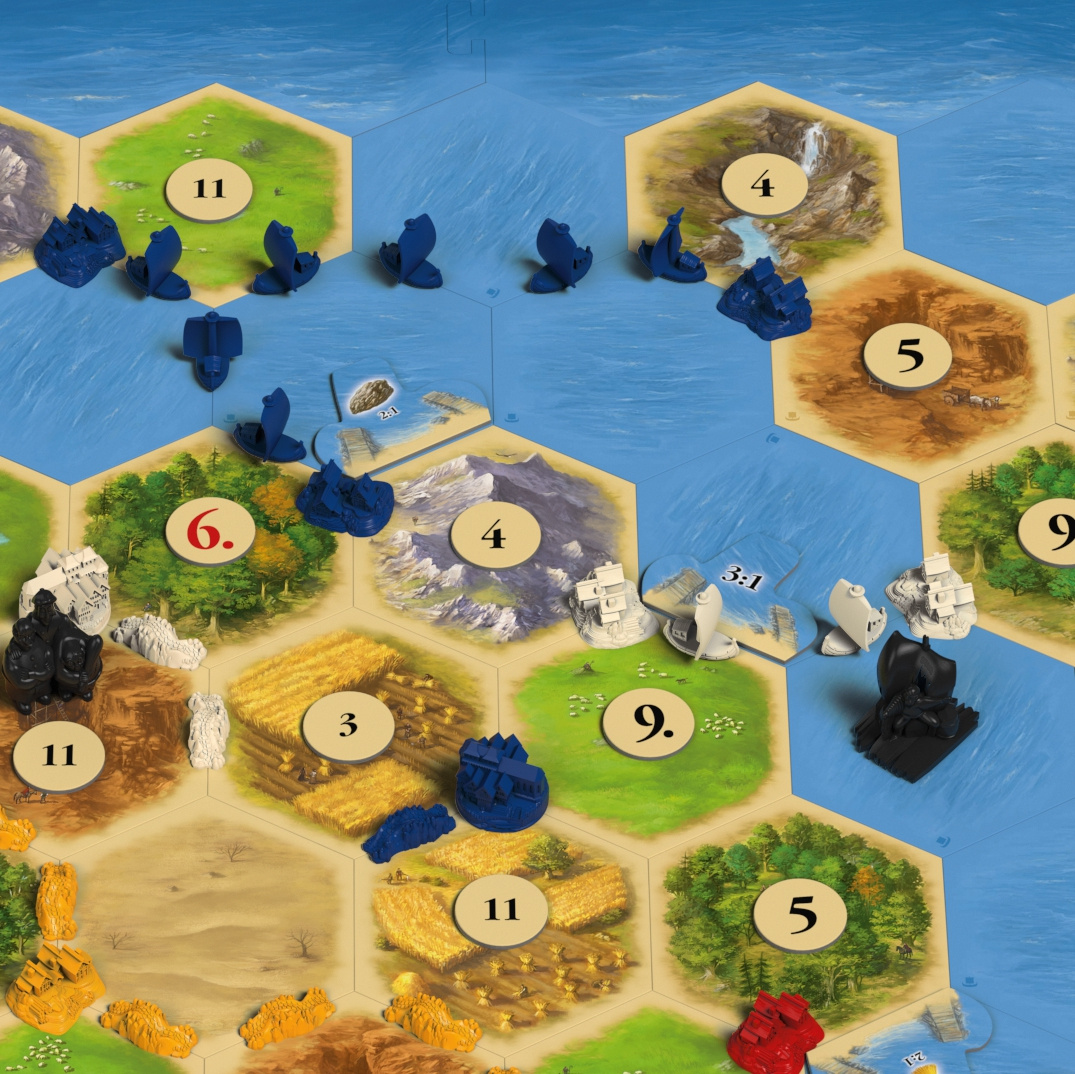
Task: Select the waterfall hex with the 4 token
Action: 764,183
